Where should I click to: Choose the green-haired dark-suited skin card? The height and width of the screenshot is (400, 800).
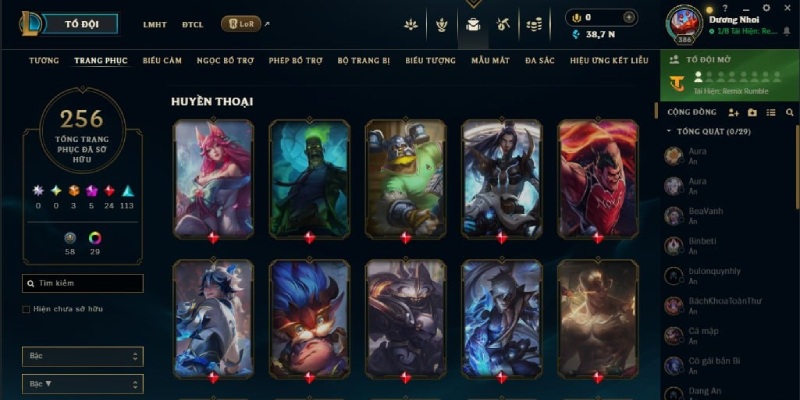point(309,178)
